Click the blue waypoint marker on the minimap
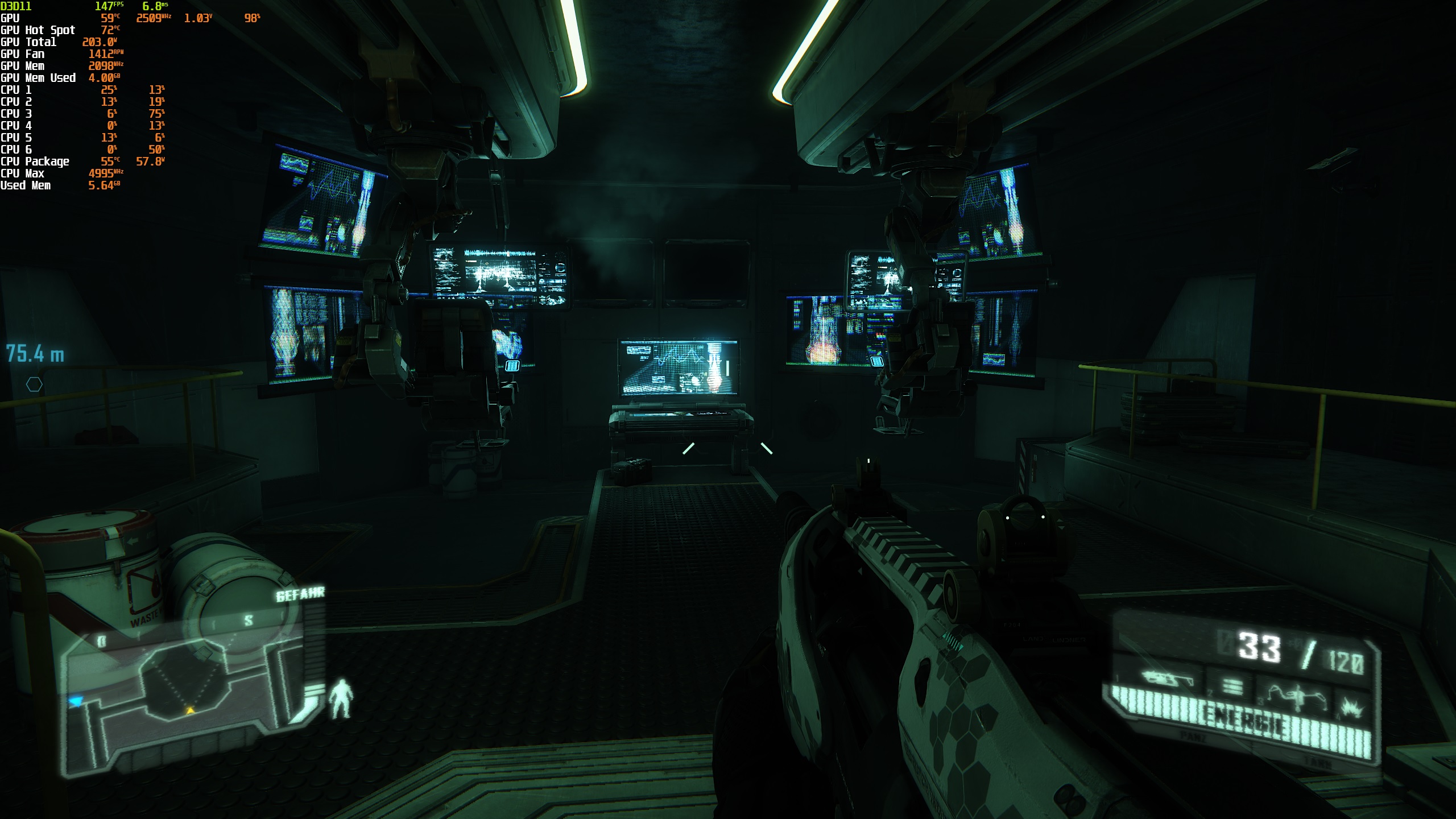This screenshot has height=819, width=1456. coord(76,701)
